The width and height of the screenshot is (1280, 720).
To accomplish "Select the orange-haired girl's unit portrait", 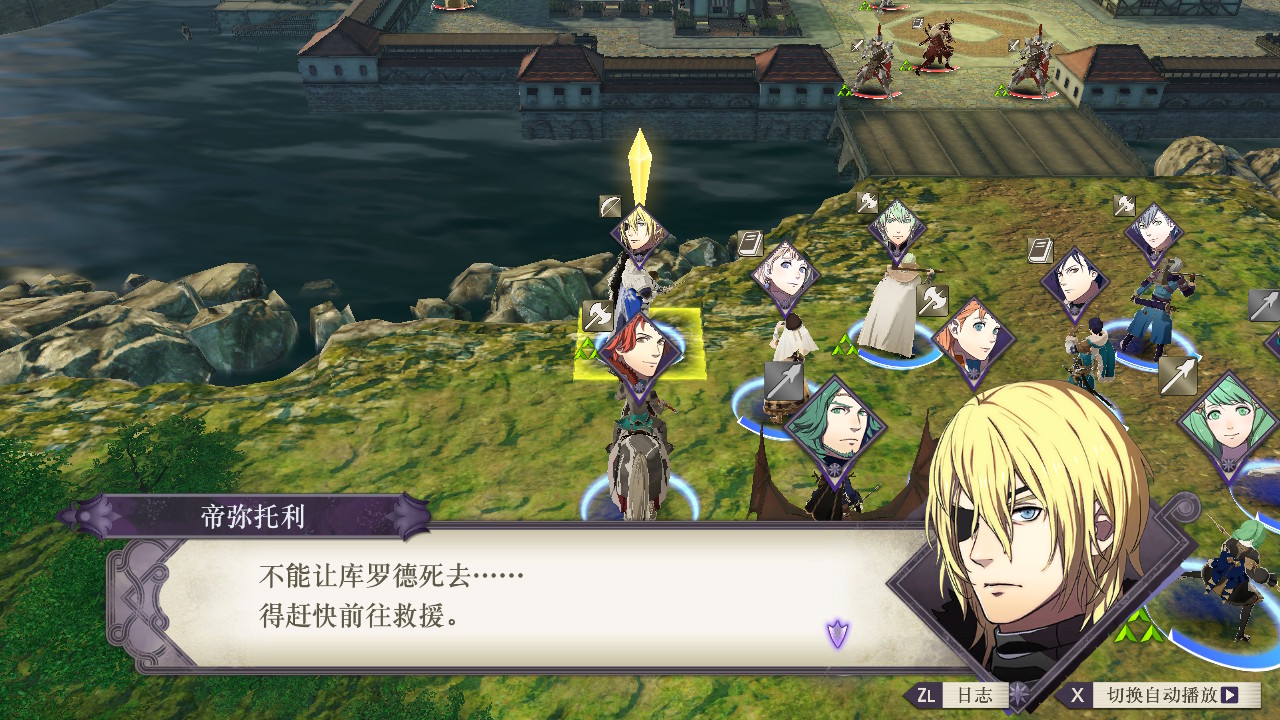I will [x=974, y=339].
